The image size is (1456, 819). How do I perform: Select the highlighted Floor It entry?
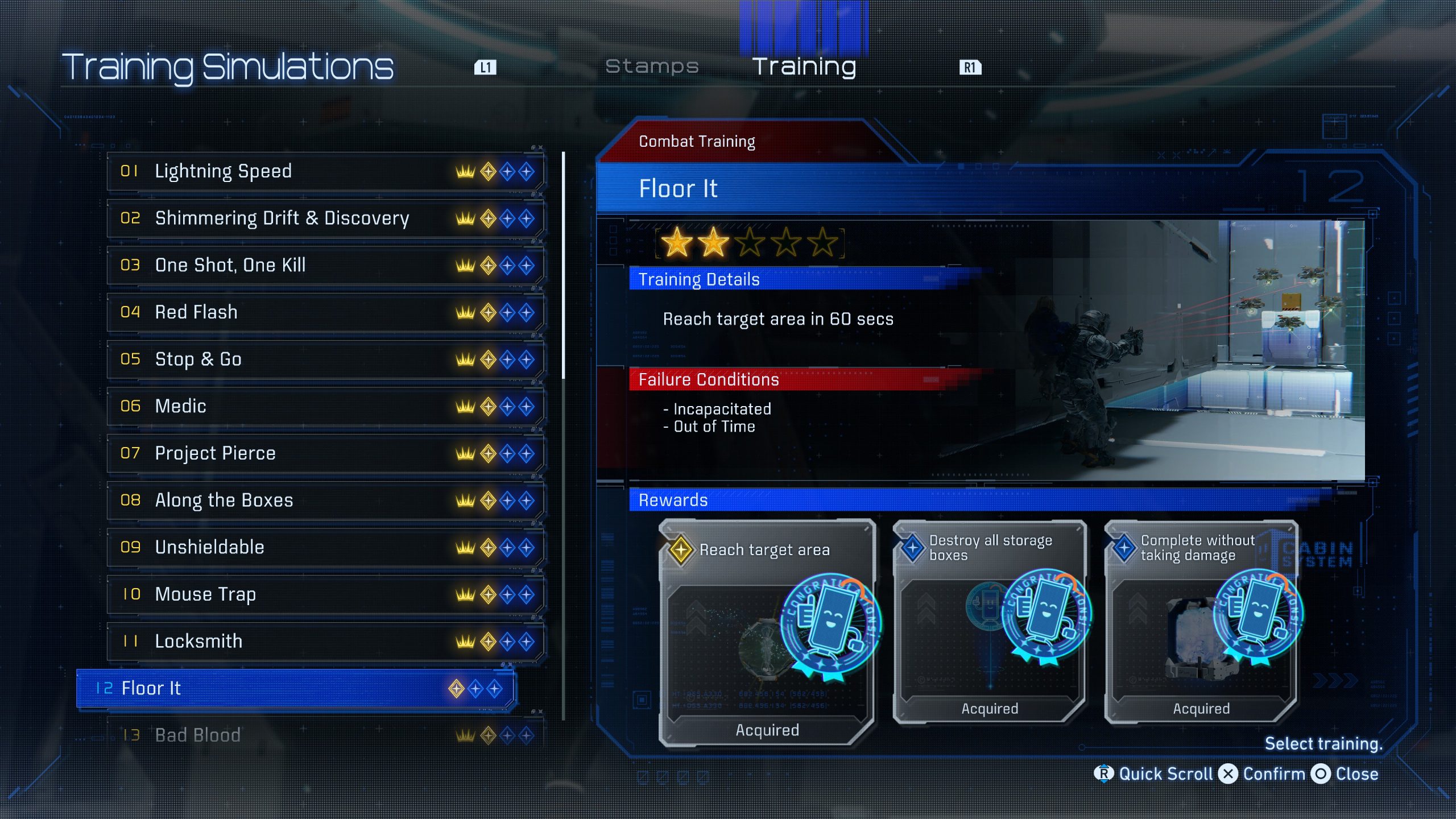tap(295, 688)
